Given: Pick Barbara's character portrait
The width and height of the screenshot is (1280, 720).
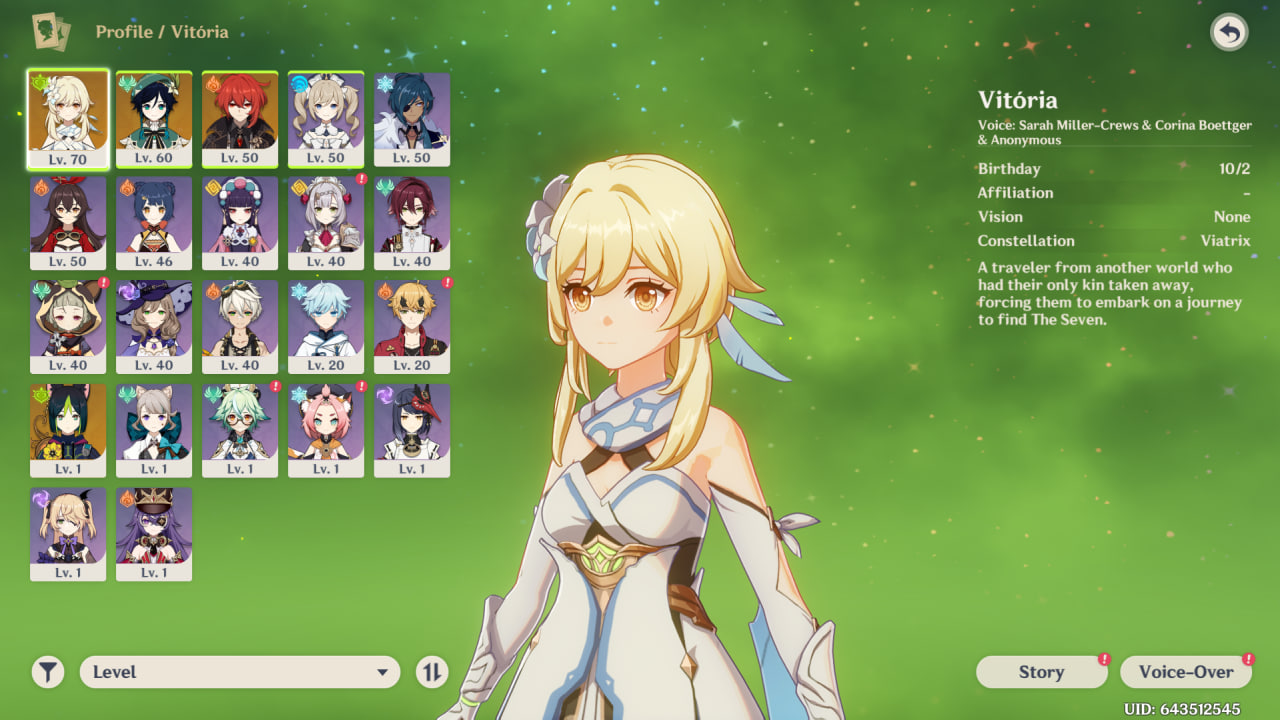Looking at the screenshot, I should (326, 118).
